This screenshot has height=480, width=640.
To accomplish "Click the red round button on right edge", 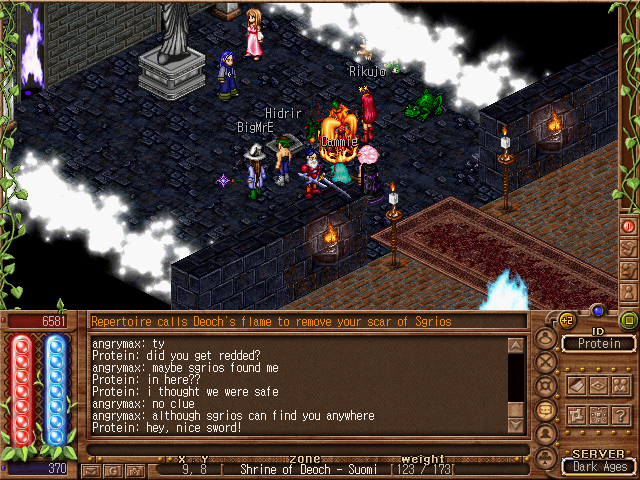I will [628, 226].
